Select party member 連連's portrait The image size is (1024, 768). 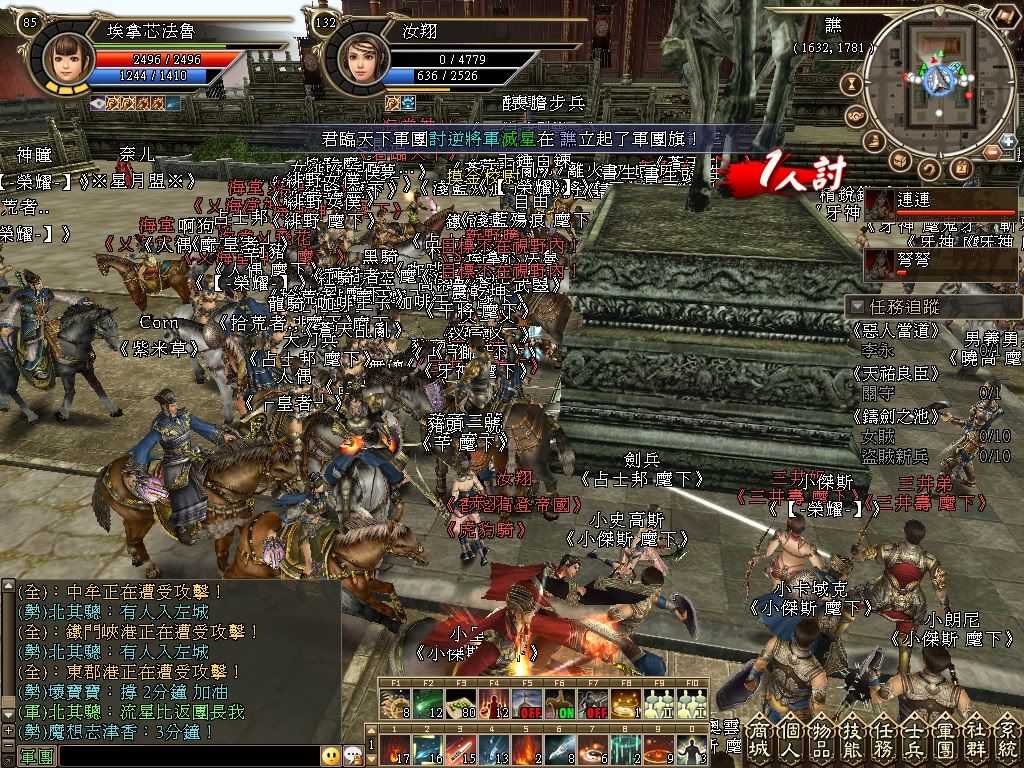pyautogui.click(x=880, y=206)
